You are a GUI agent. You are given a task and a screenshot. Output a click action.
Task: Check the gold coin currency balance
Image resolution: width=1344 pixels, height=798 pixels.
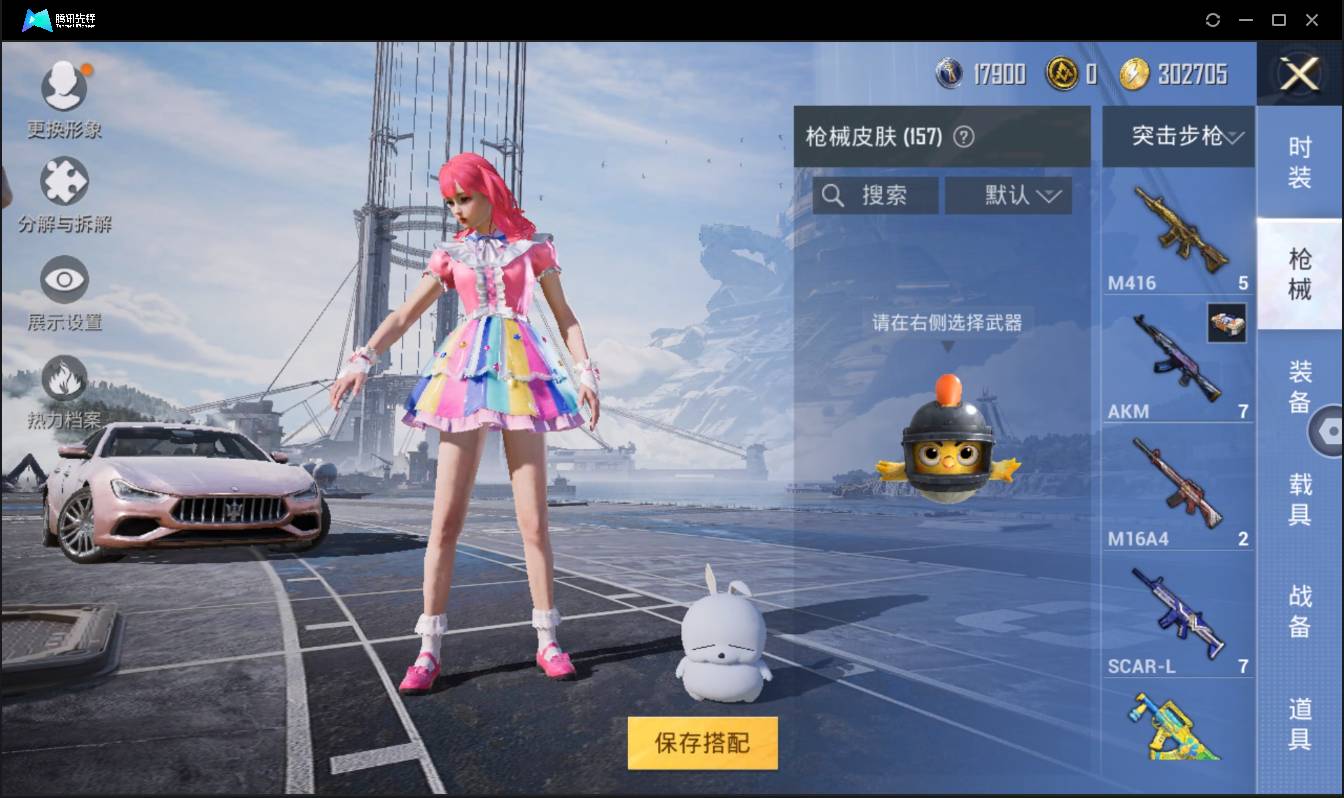[1073, 73]
